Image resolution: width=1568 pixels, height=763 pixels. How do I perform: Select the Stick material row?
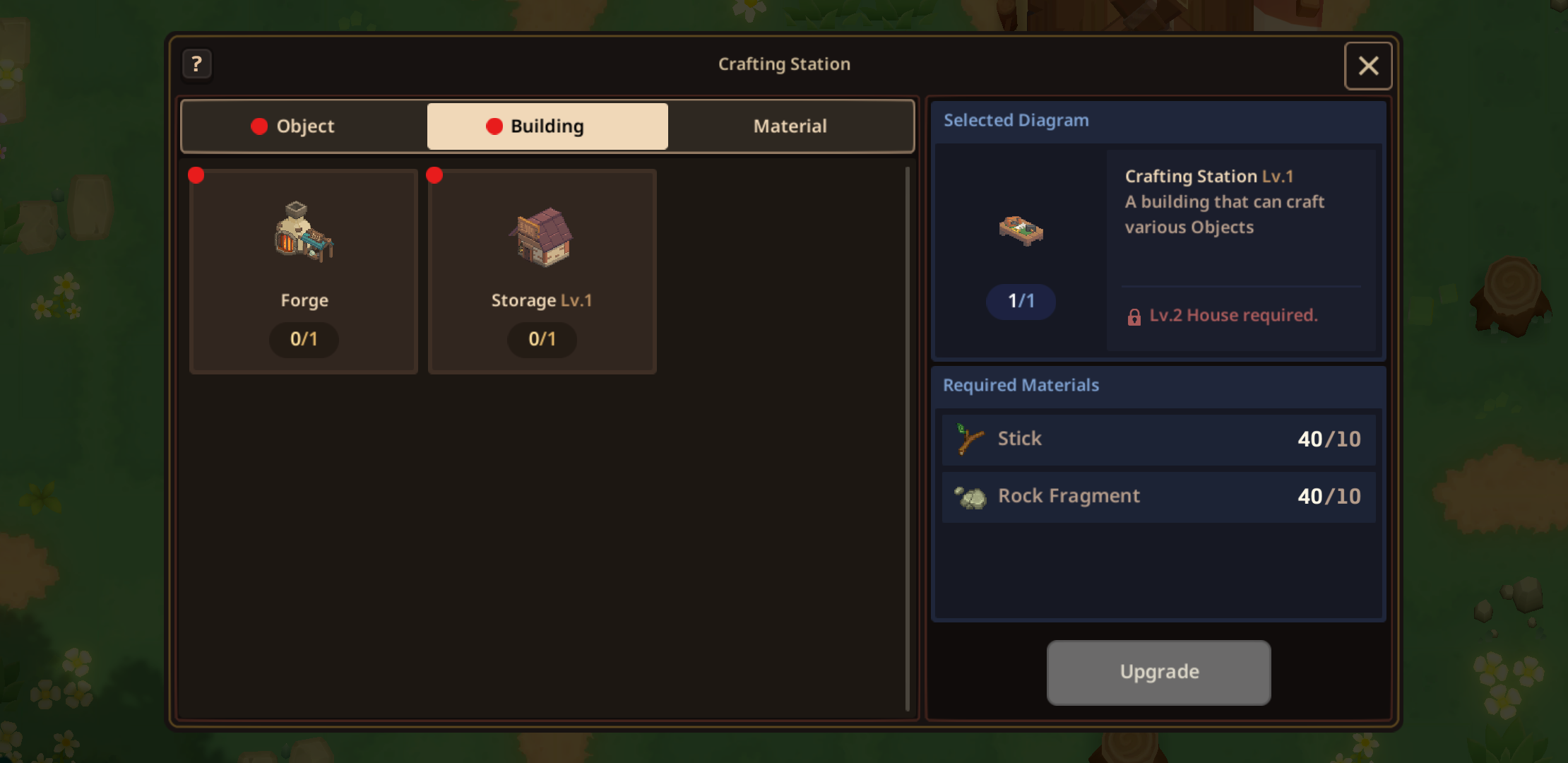click(x=1158, y=439)
